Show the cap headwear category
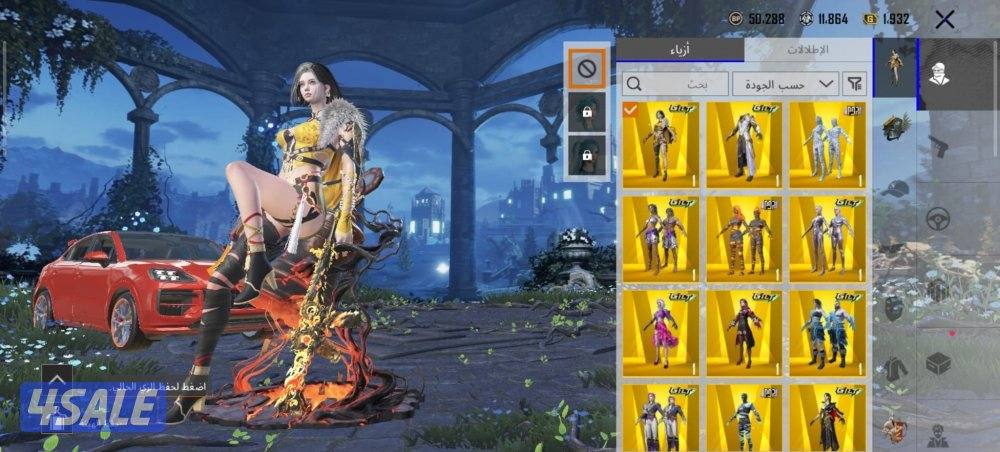The width and height of the screenshot is (1000, 452). 893,188
